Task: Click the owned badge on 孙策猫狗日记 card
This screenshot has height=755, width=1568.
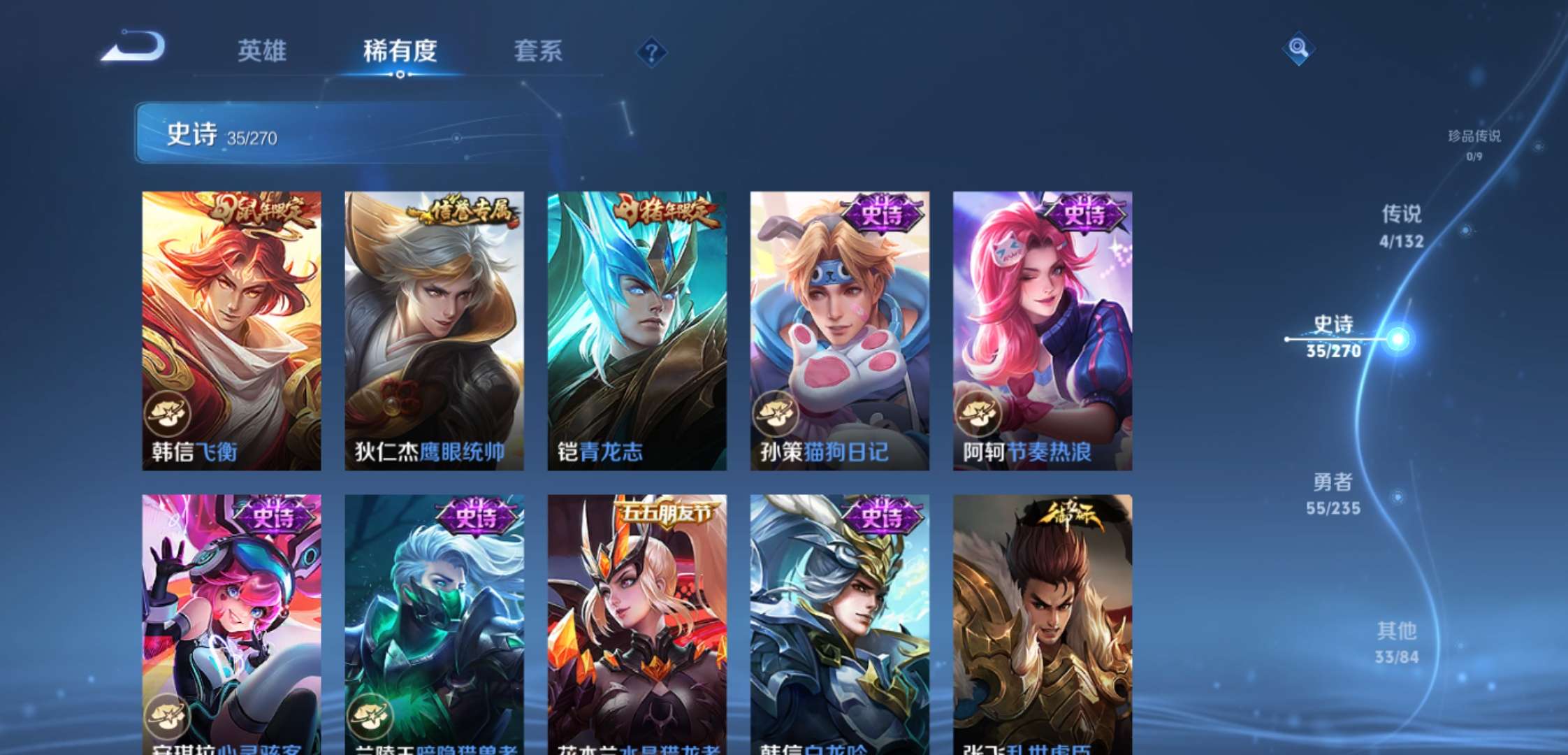Action: (x=776, y=414)
